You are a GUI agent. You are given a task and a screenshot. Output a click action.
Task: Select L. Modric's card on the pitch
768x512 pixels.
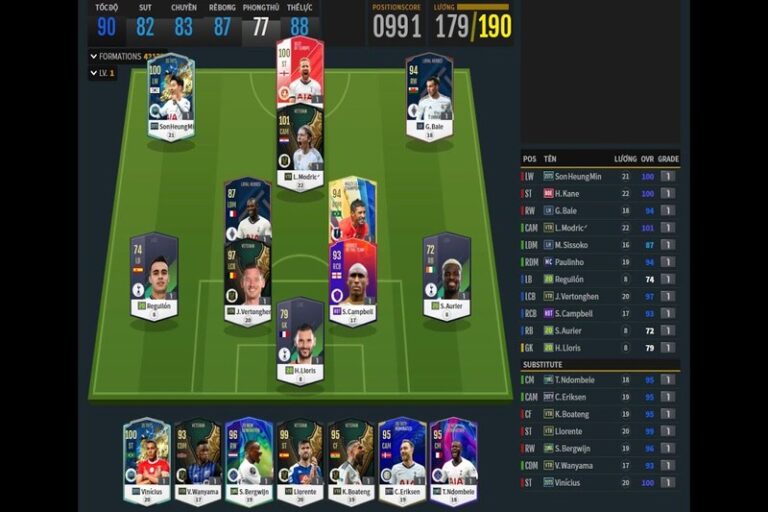300,146
